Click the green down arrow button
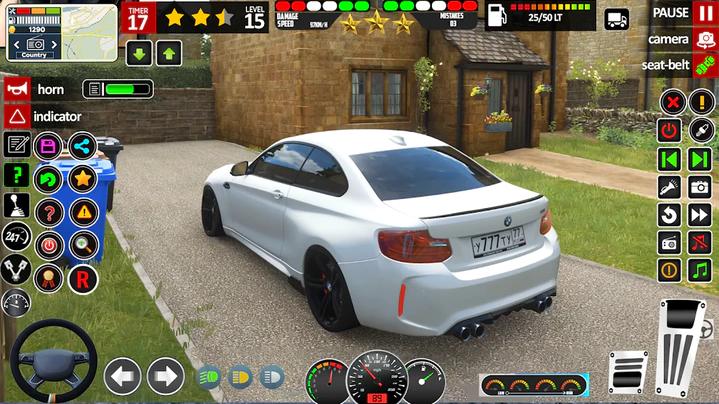Viewport: 719px width, 404px height. tap(139, 54)
